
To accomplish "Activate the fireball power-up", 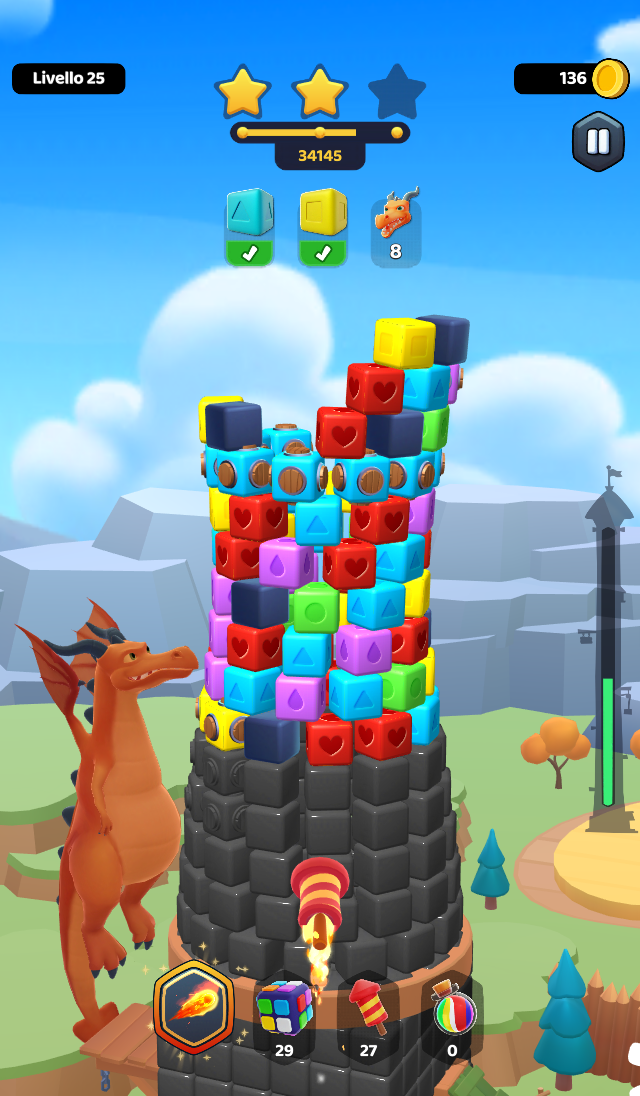I will pos(194,1006).
